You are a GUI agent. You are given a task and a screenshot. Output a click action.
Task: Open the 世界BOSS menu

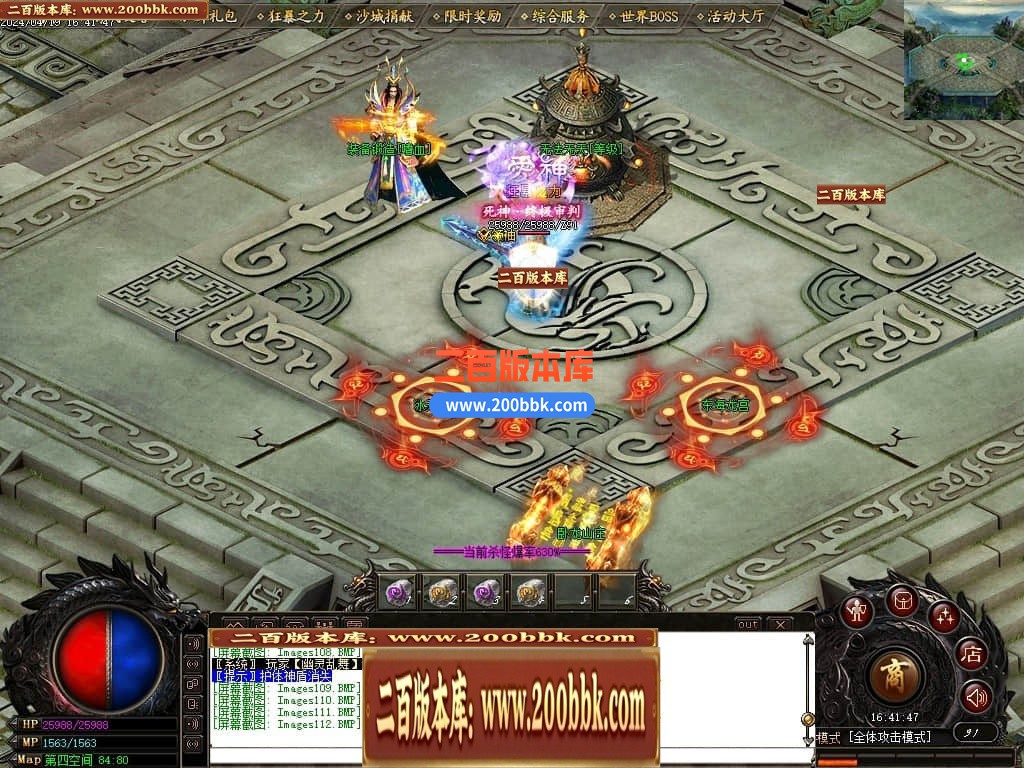coord(647,16)
